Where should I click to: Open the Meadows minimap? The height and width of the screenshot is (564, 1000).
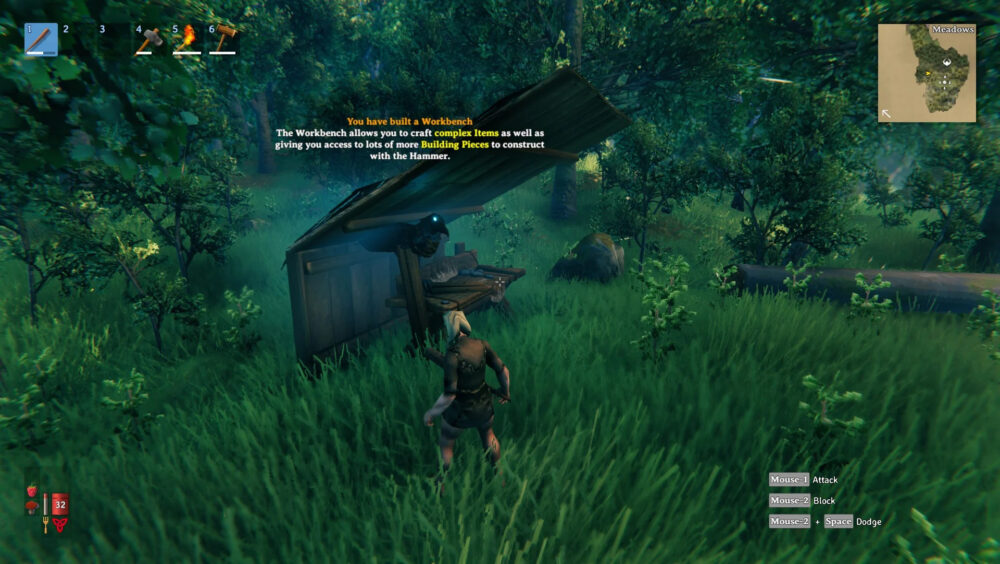click(926, 73)
